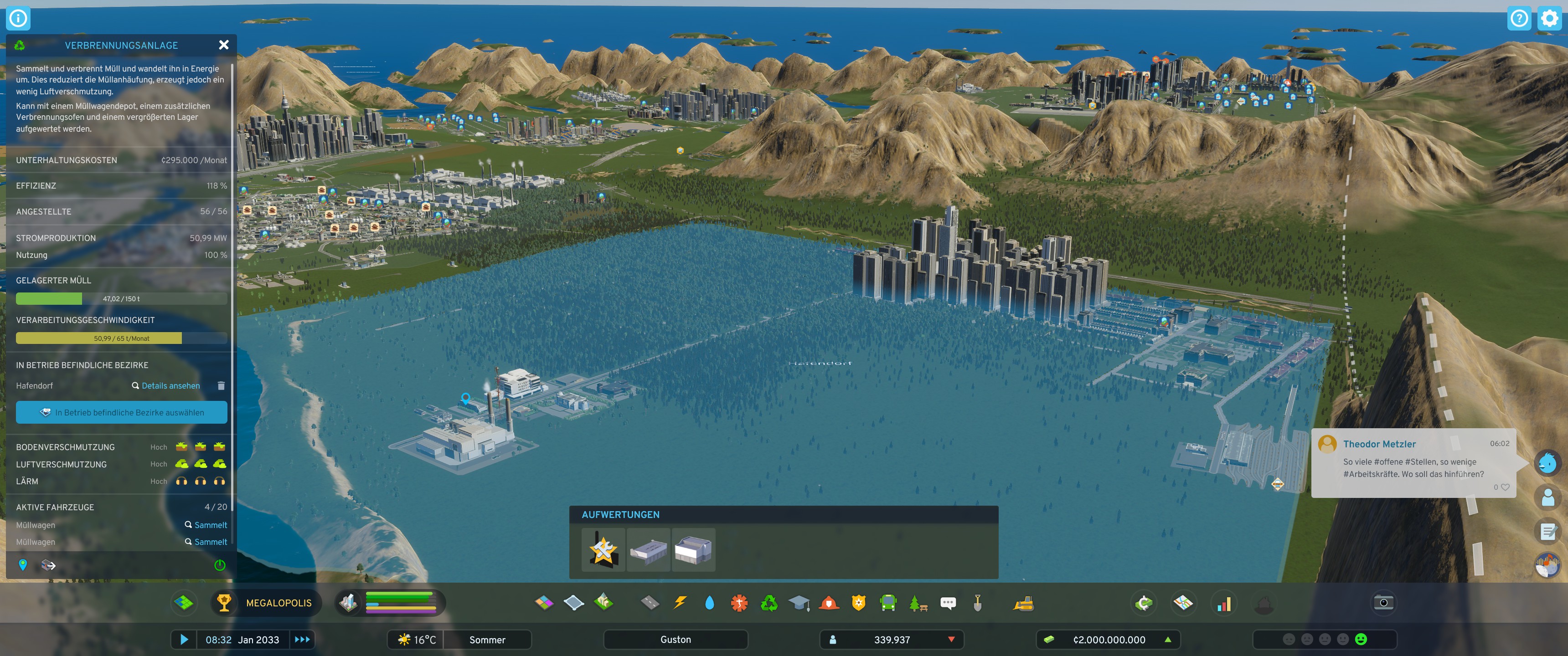The width and height of the screenshot is (1568, 656).
Task: Click the Gelagerter Müll storage bar
Action: [x=121, y=297]
